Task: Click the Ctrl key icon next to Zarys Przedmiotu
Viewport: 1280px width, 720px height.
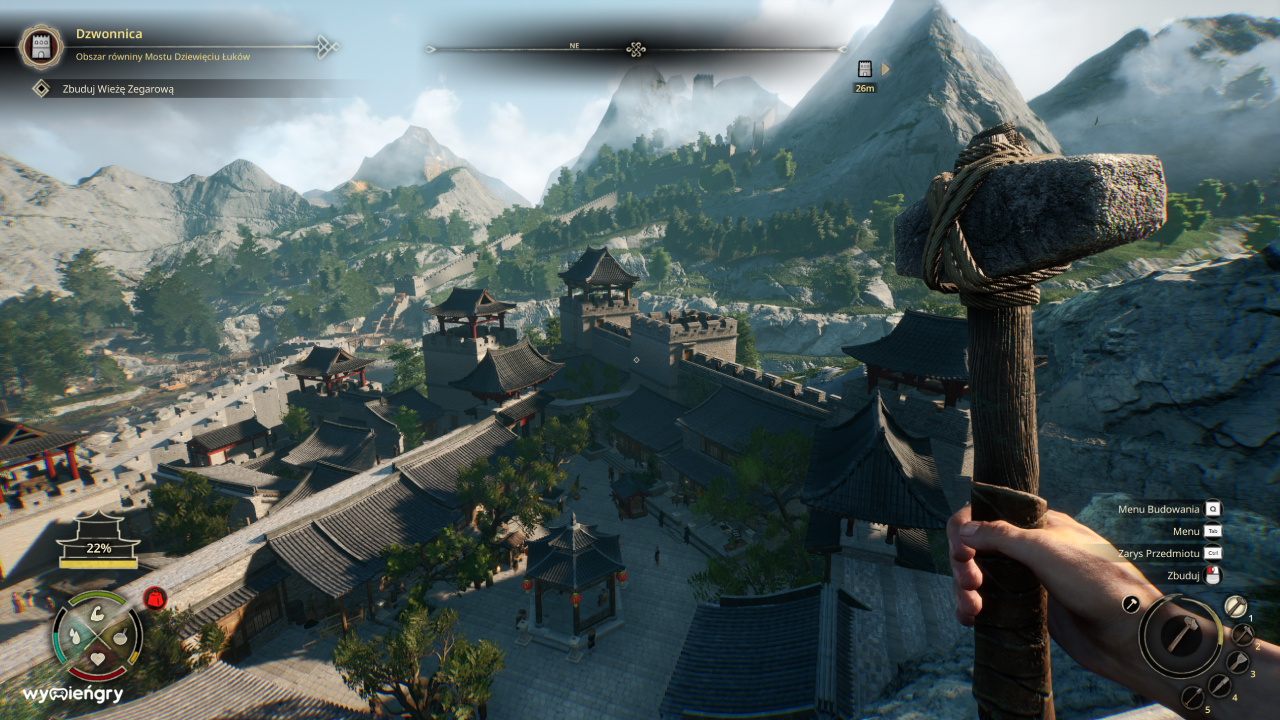Action: click(x=1212, y=553)
